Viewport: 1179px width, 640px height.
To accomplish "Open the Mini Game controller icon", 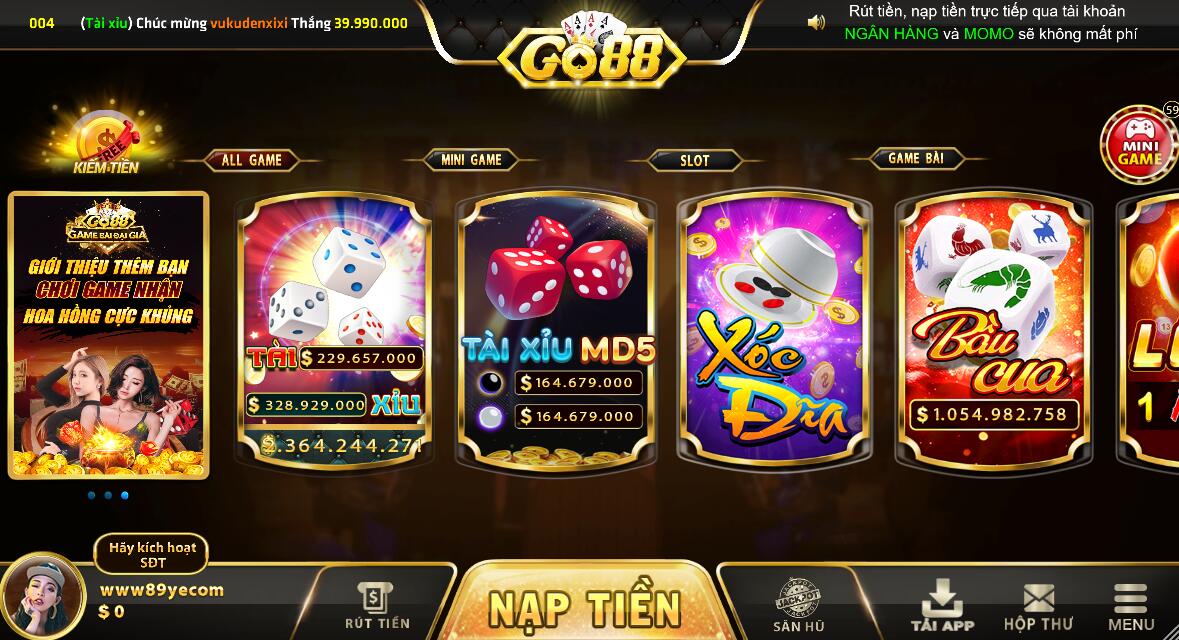I will coord(1139,145).
